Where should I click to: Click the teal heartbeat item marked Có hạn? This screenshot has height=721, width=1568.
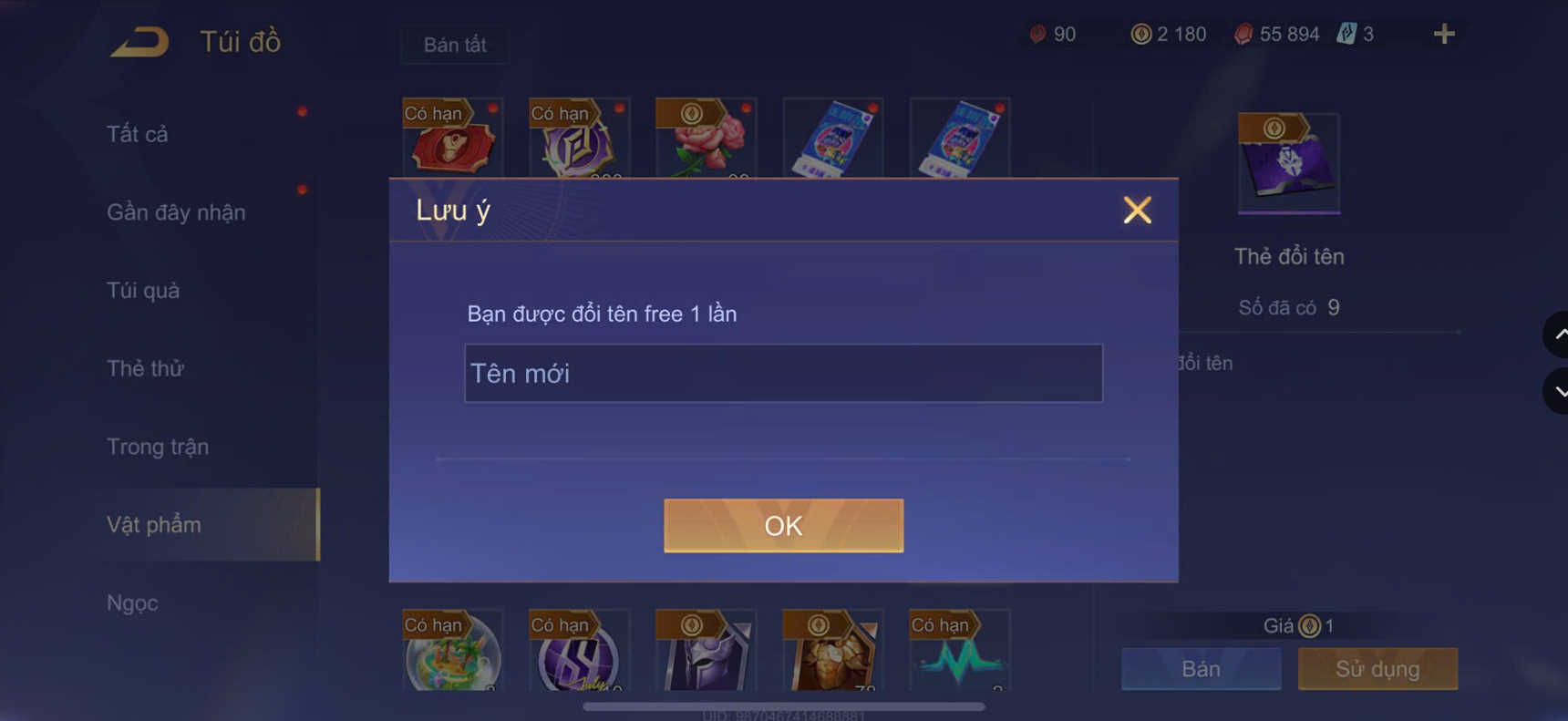point(958,654)
